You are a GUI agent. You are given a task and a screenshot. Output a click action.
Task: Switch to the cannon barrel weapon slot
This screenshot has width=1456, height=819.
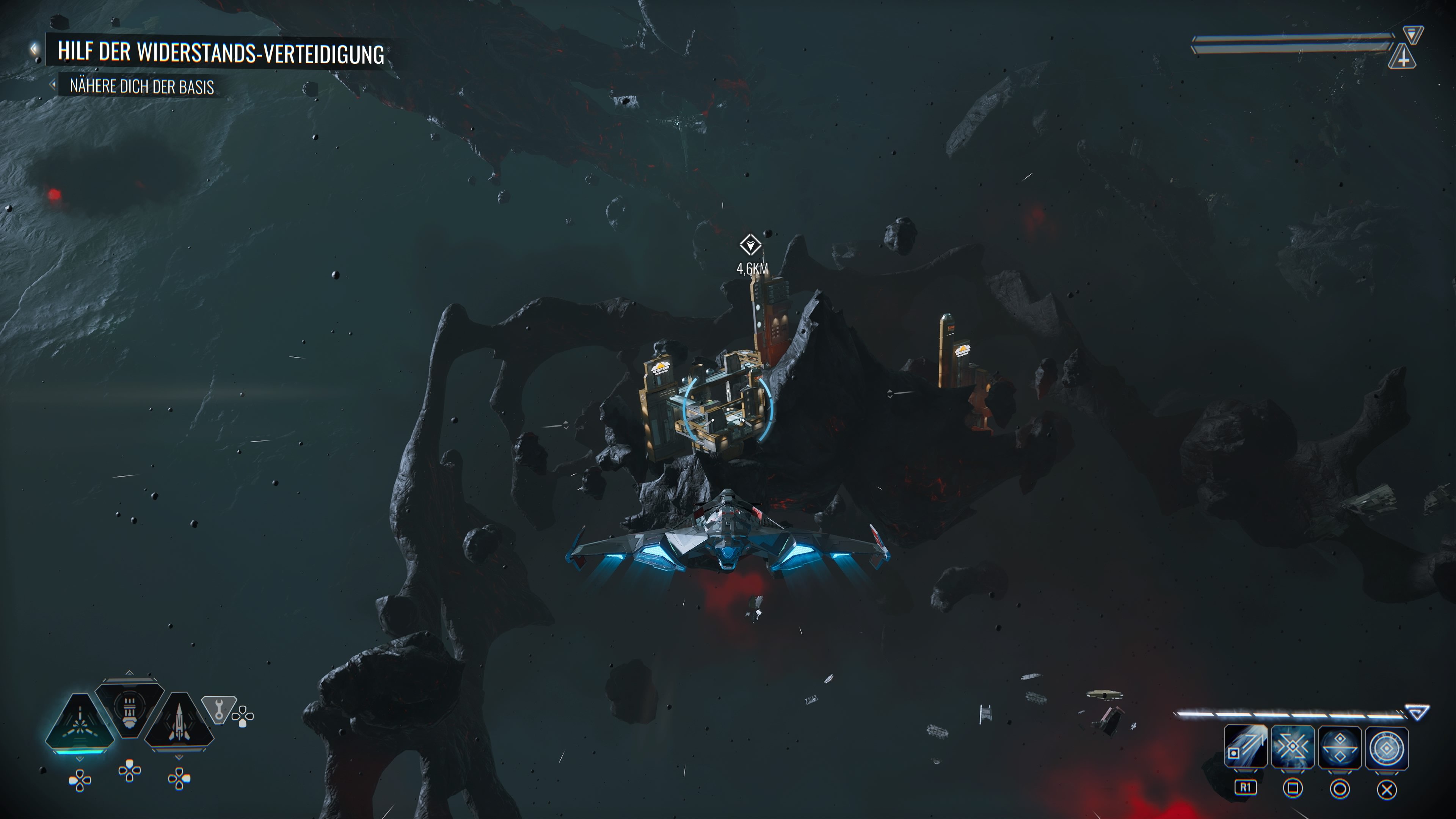[x=129, y=709]
